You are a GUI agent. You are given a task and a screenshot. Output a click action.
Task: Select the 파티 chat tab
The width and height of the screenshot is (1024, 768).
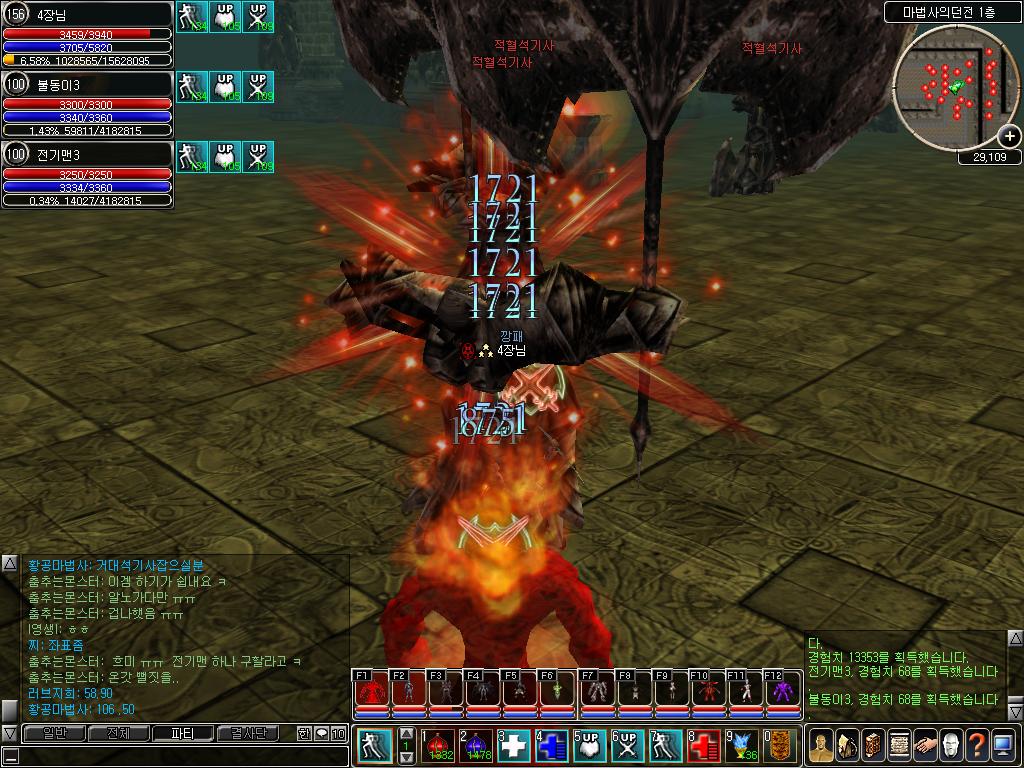tap(183, 733)
